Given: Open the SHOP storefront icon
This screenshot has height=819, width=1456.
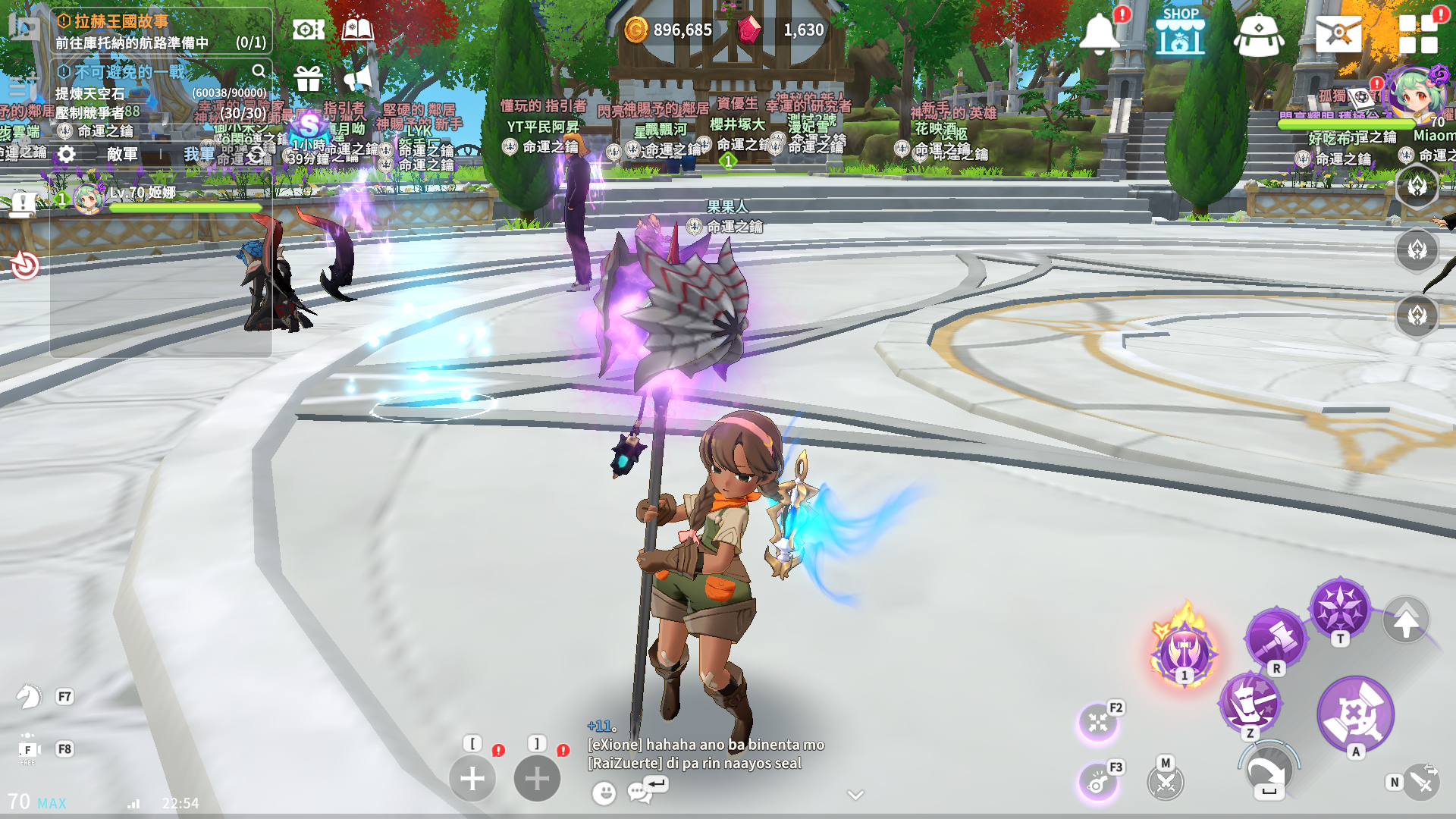Looking at the screenshot, I should coord(1180,33).
